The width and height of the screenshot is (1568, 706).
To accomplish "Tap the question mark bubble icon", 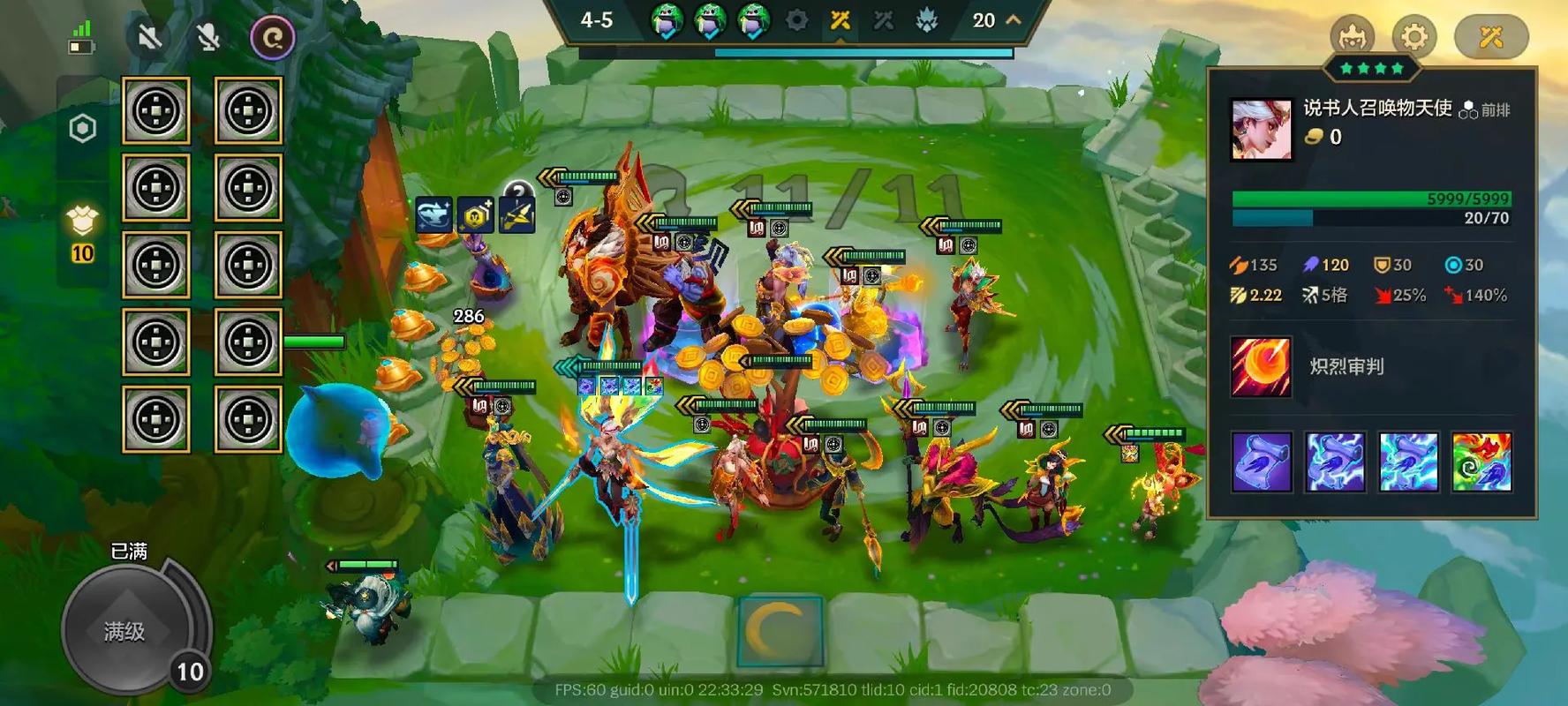I will [518, 189].
